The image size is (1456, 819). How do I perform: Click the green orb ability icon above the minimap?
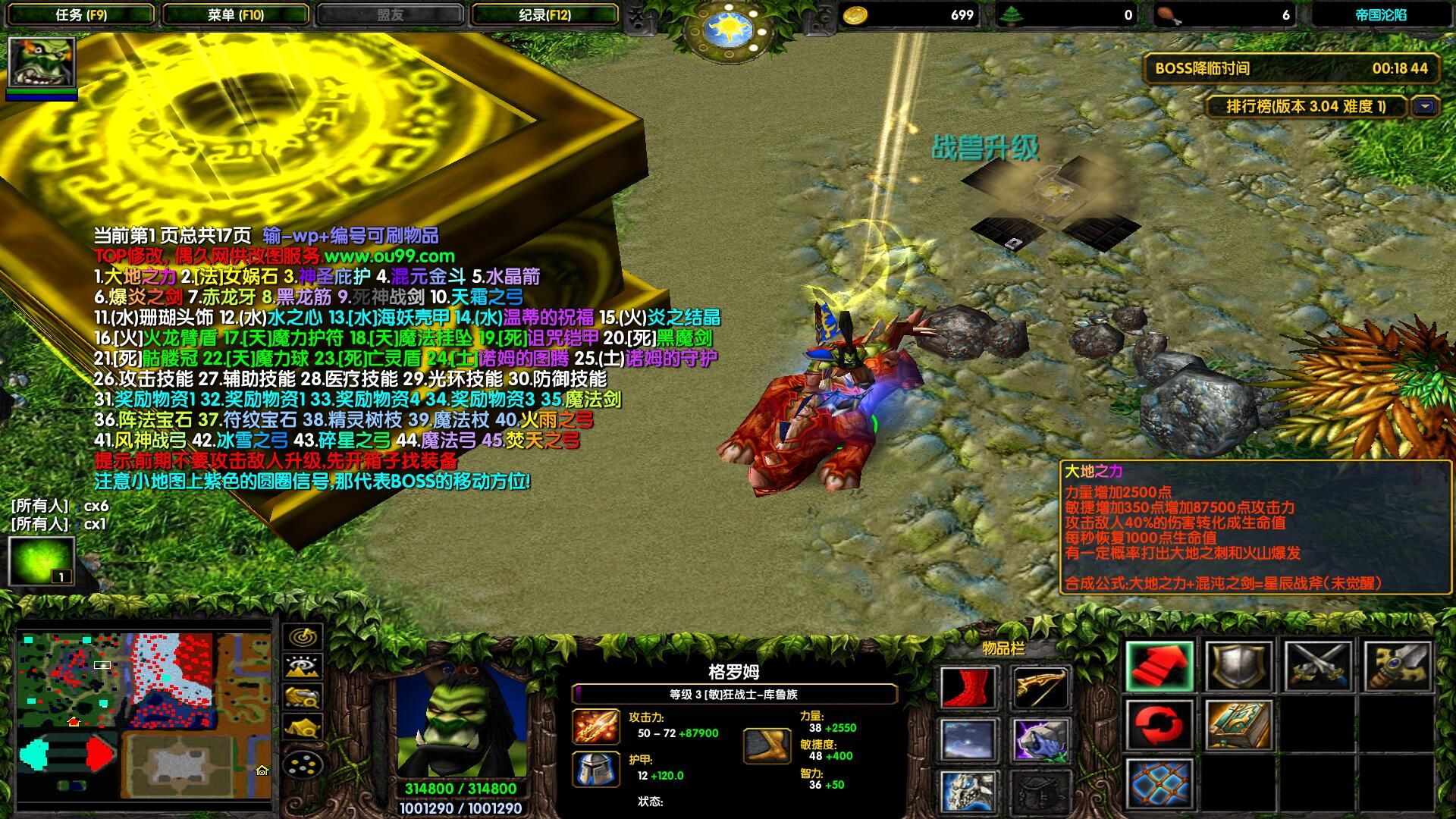pos(42,561)
